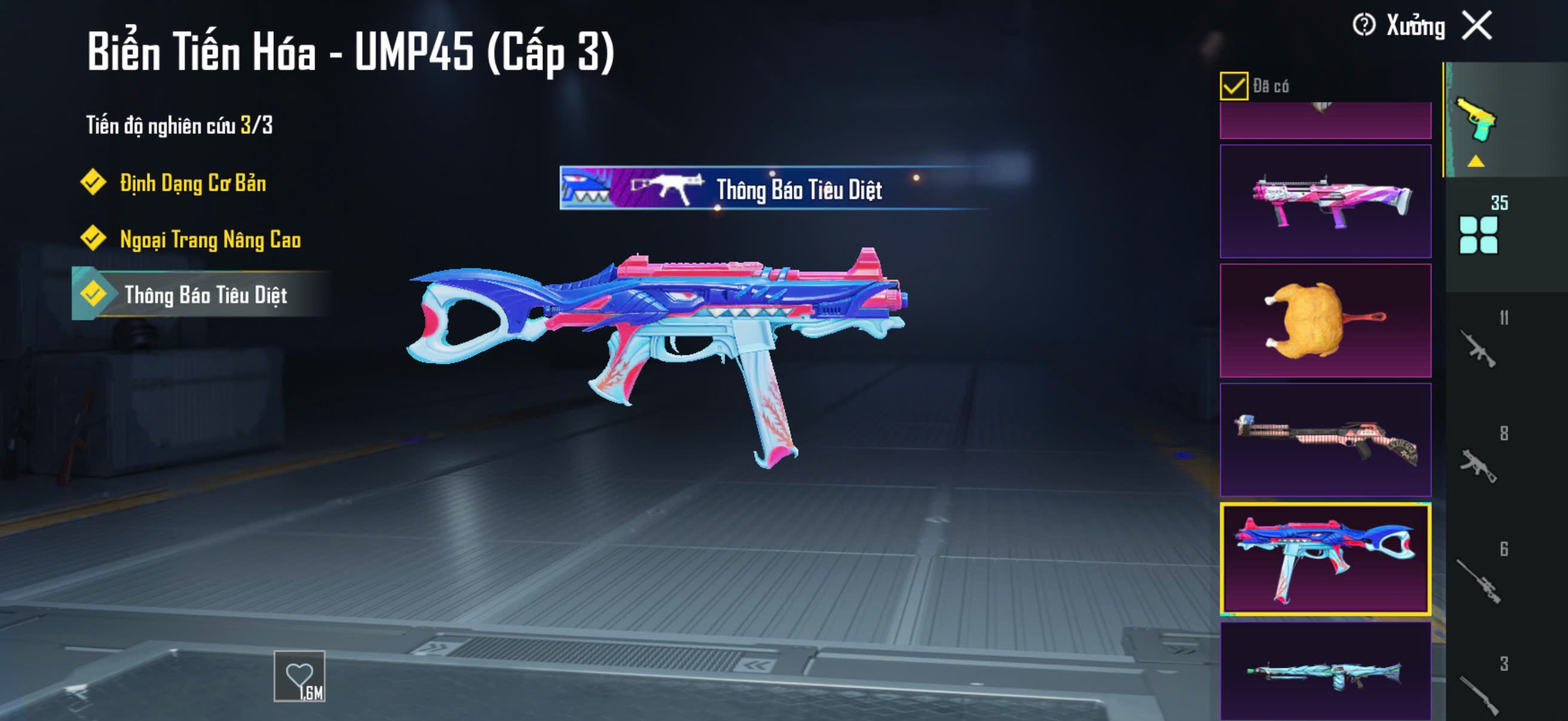Switch to the yellow pistol category tab
Viewport: 1568px width, 721px height.
tap(1478, 121)
